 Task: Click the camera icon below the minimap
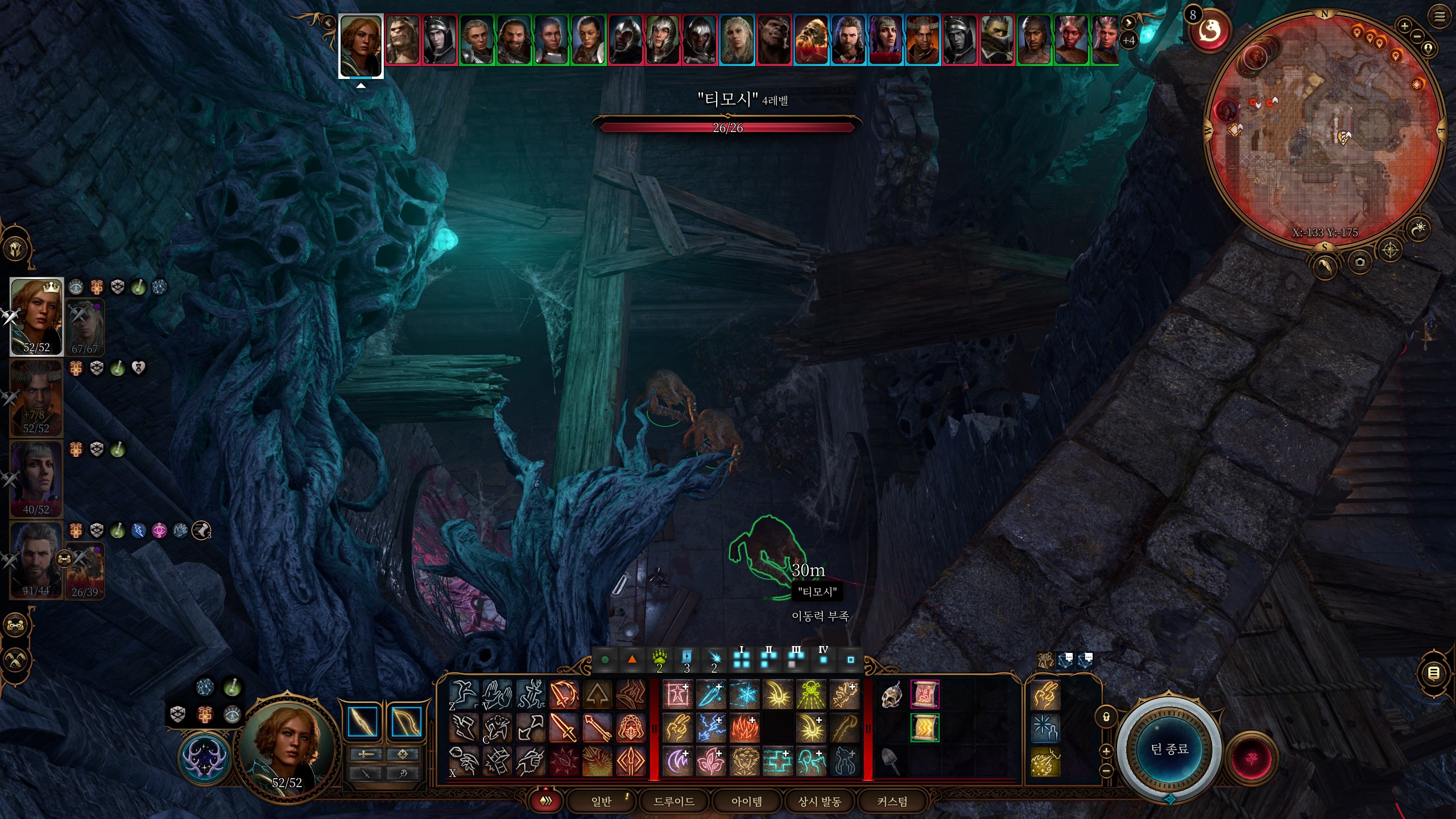(1359, 262)
